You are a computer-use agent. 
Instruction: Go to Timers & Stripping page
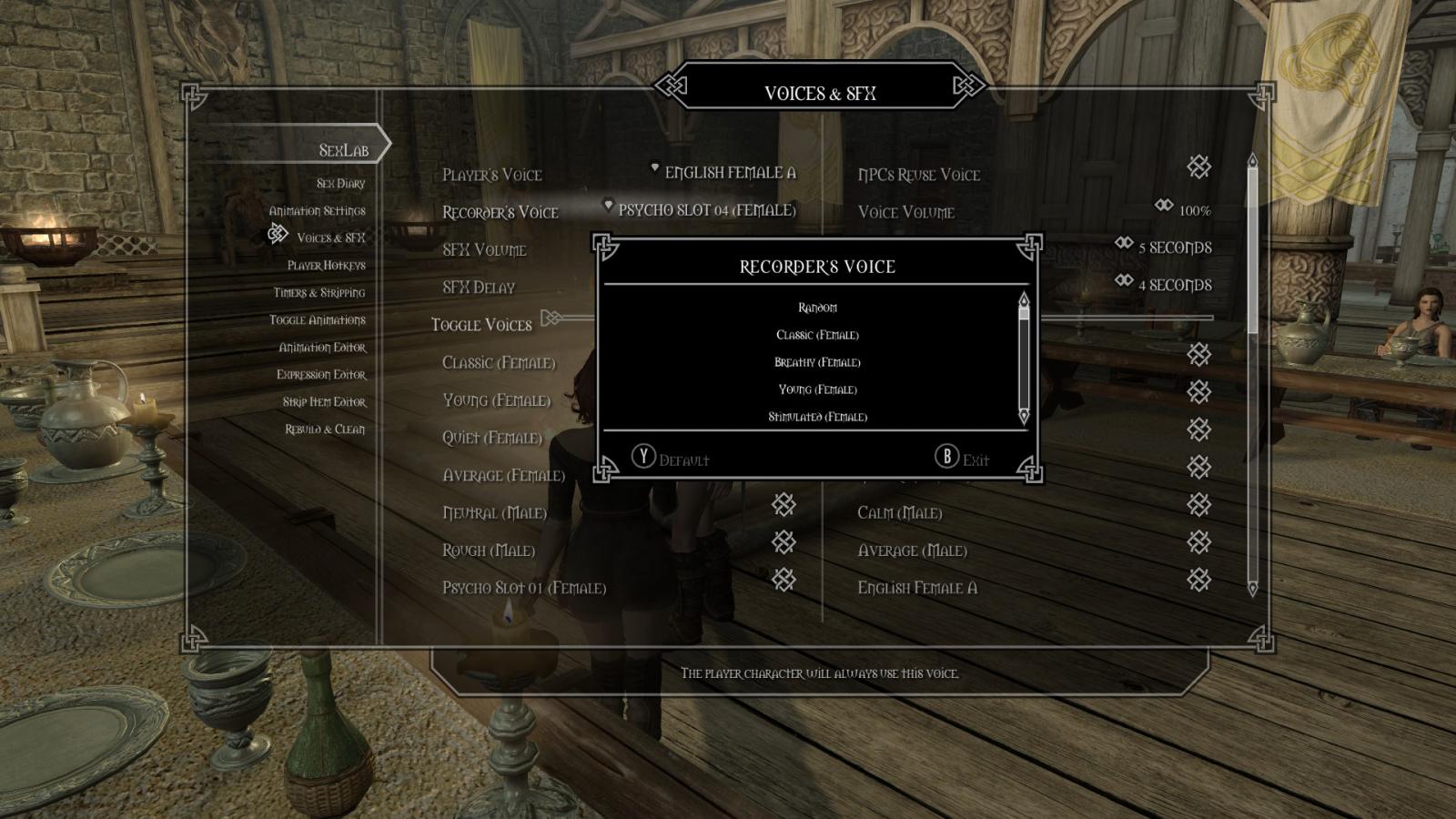pyautogui.click(x=318, y=293)
